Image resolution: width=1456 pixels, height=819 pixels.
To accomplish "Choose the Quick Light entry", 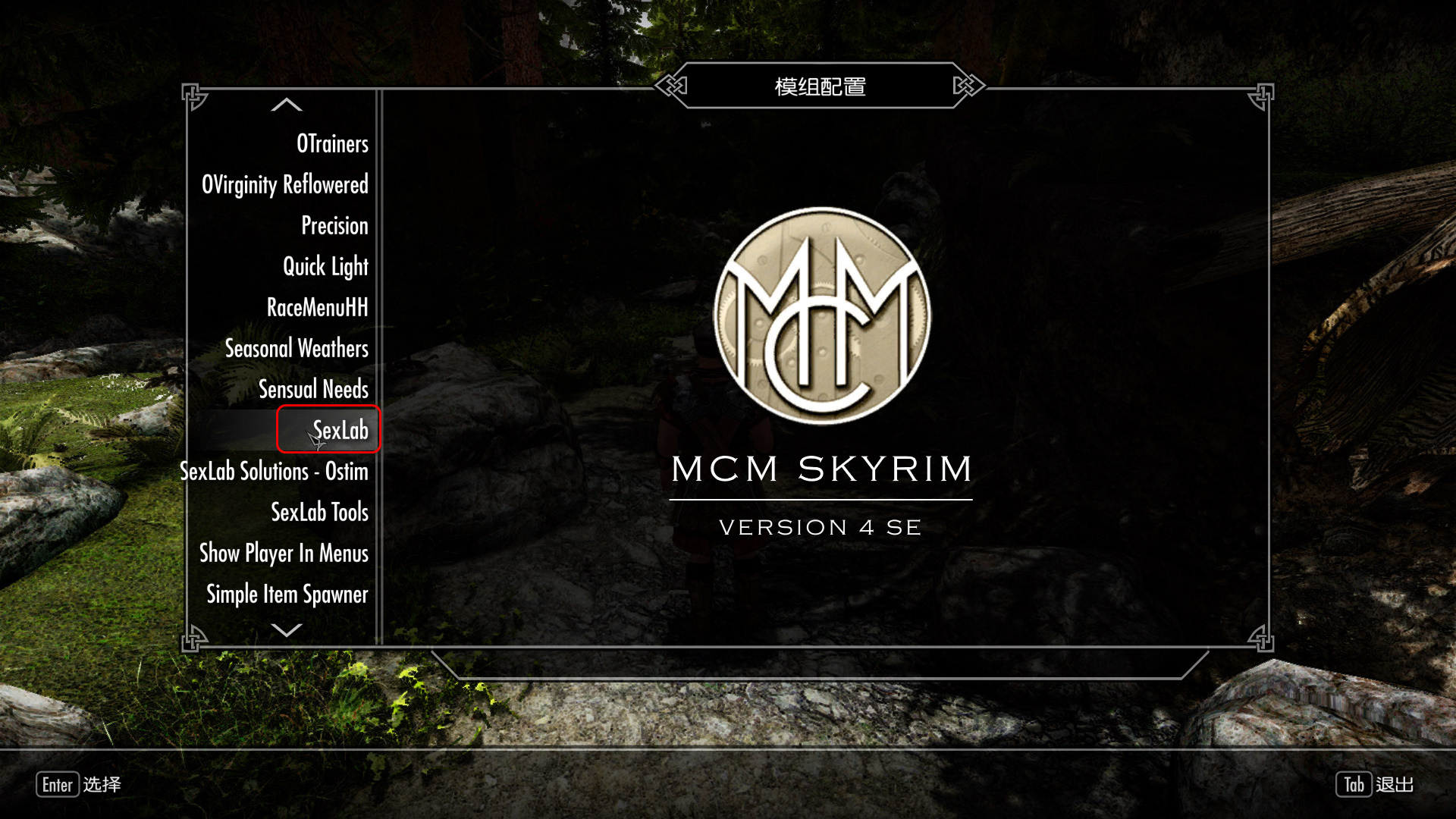I will [x=325, y=267].
